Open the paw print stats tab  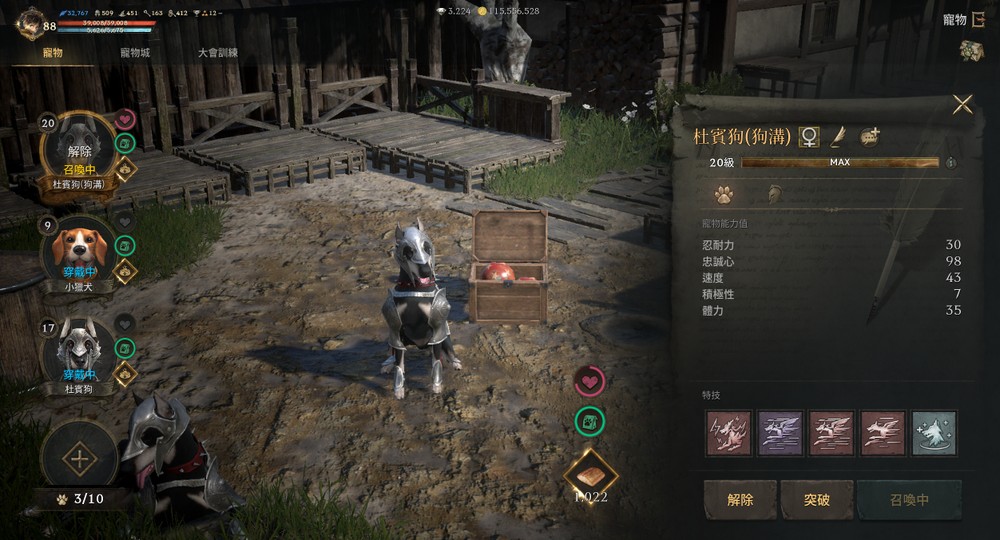[723, 194]
